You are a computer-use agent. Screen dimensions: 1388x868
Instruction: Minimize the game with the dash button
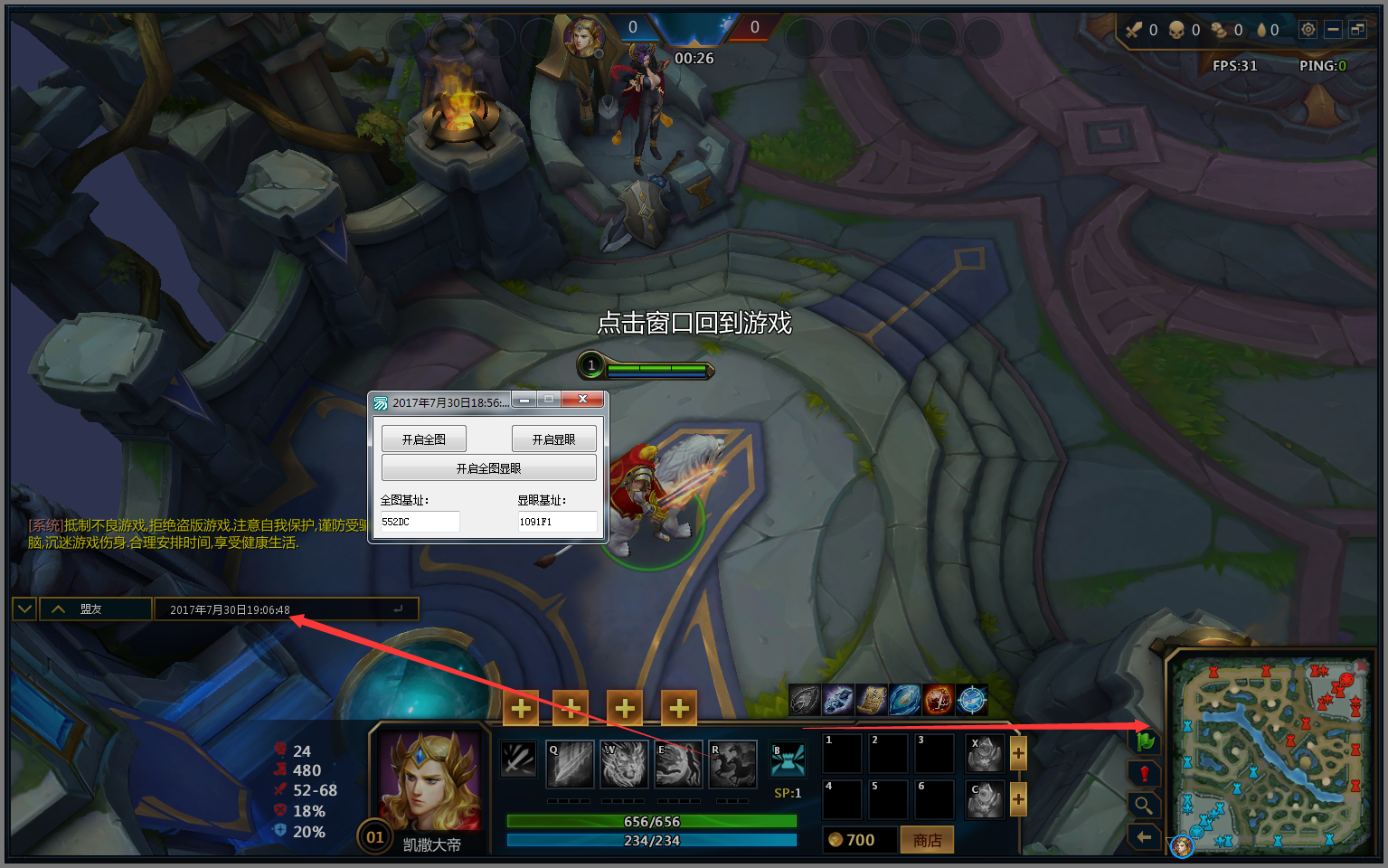click(x=1333, y=30)
